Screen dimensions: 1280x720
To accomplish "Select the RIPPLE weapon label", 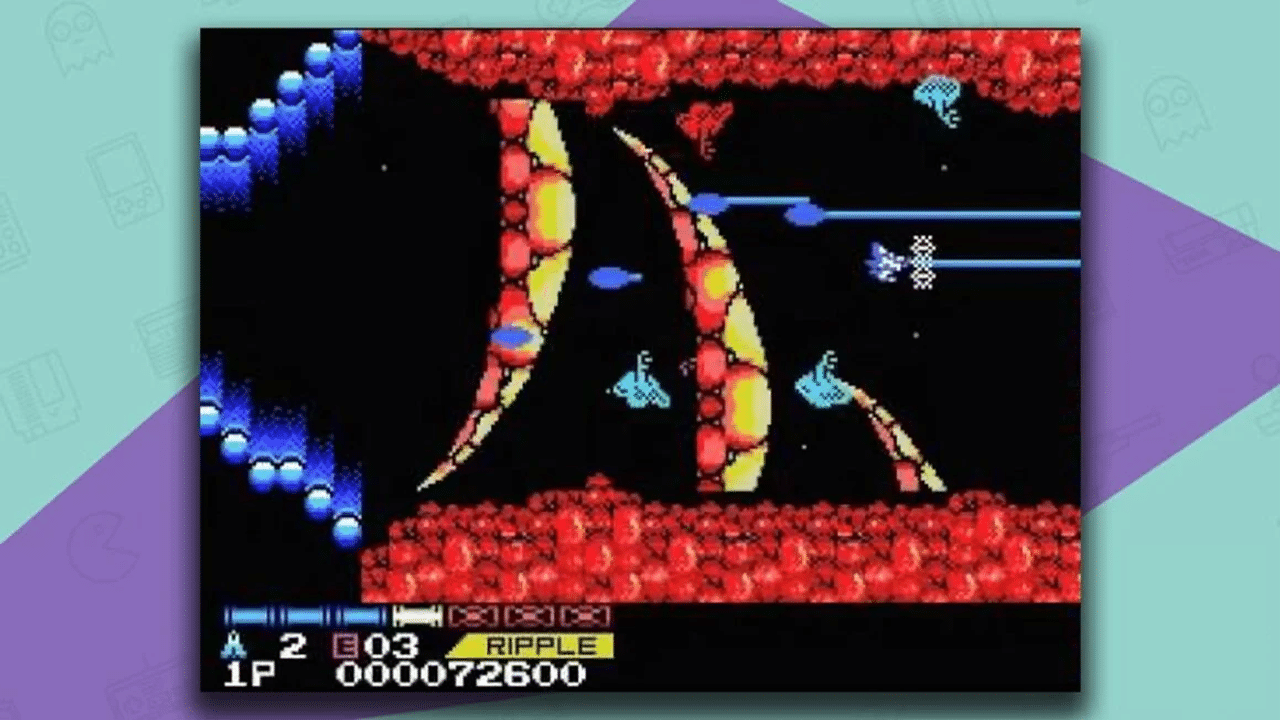I will point(541,645).
